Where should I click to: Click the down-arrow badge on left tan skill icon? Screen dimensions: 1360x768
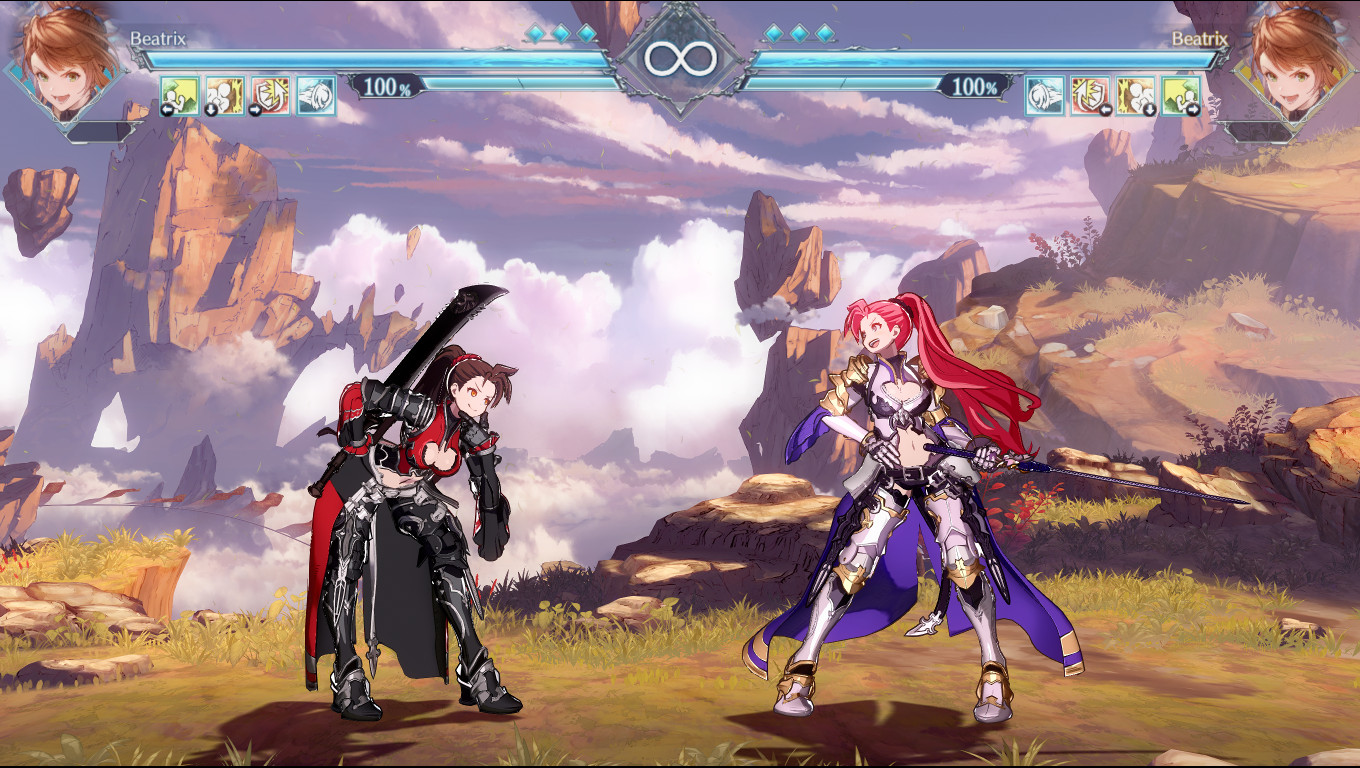[x=211, y=108]
